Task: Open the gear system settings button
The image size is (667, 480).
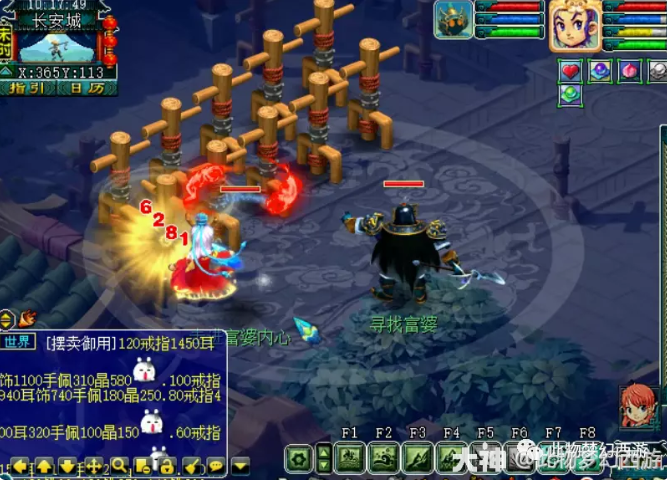Action: pos(299,459)
